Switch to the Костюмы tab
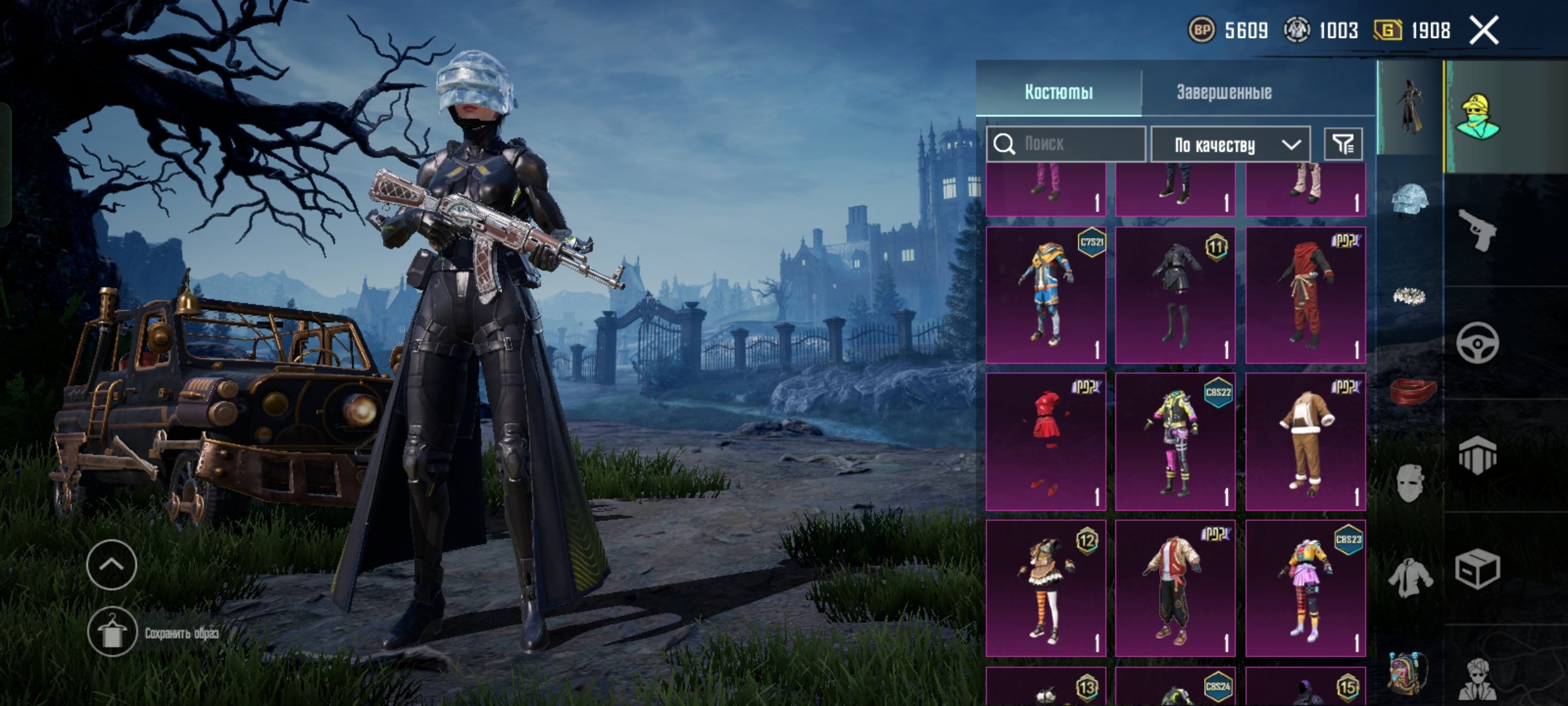This screenshot has width=1568, height=706. click(x=1058, y=92)
